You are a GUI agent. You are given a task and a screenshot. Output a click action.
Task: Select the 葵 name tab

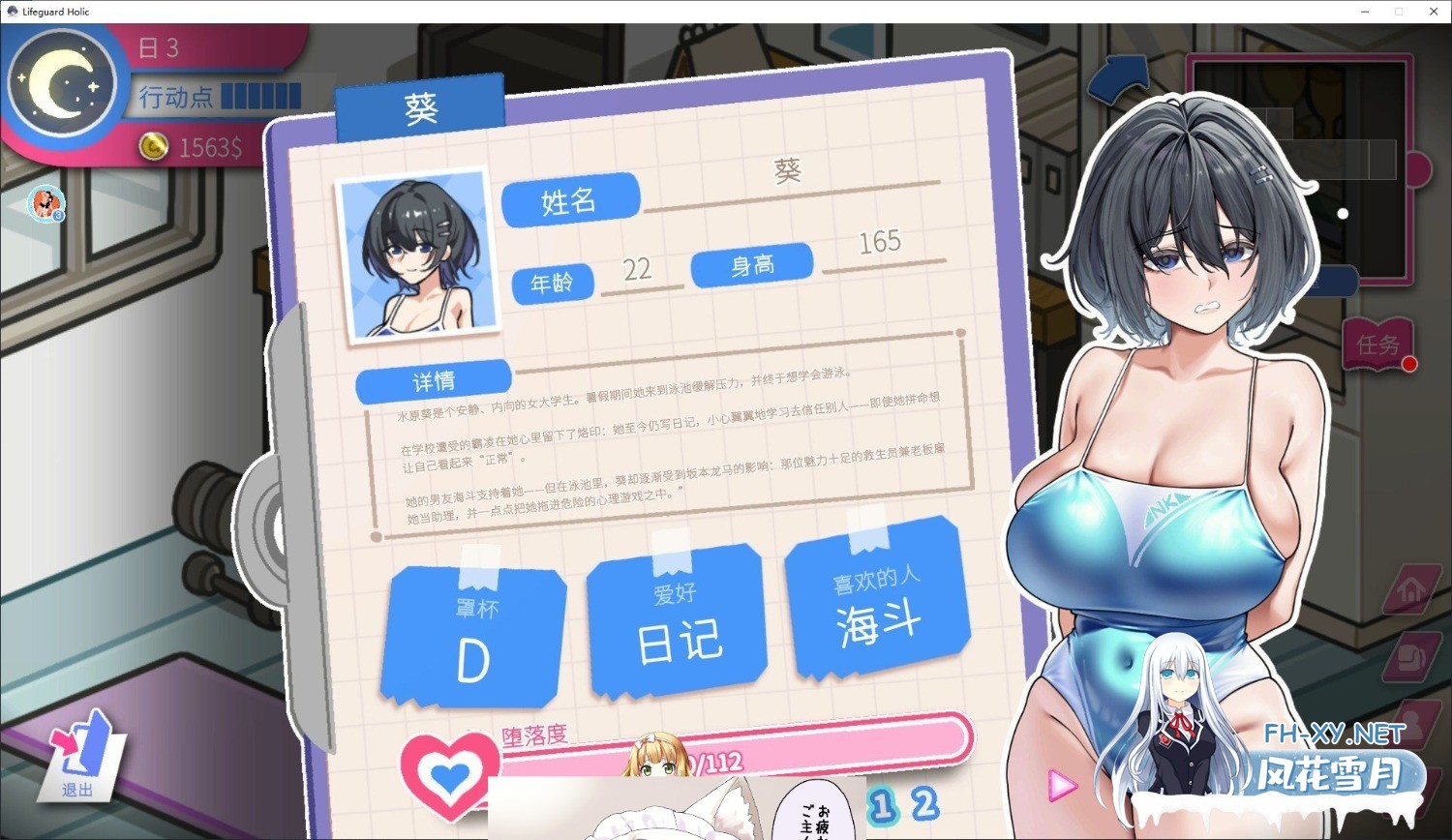[421, 108]
